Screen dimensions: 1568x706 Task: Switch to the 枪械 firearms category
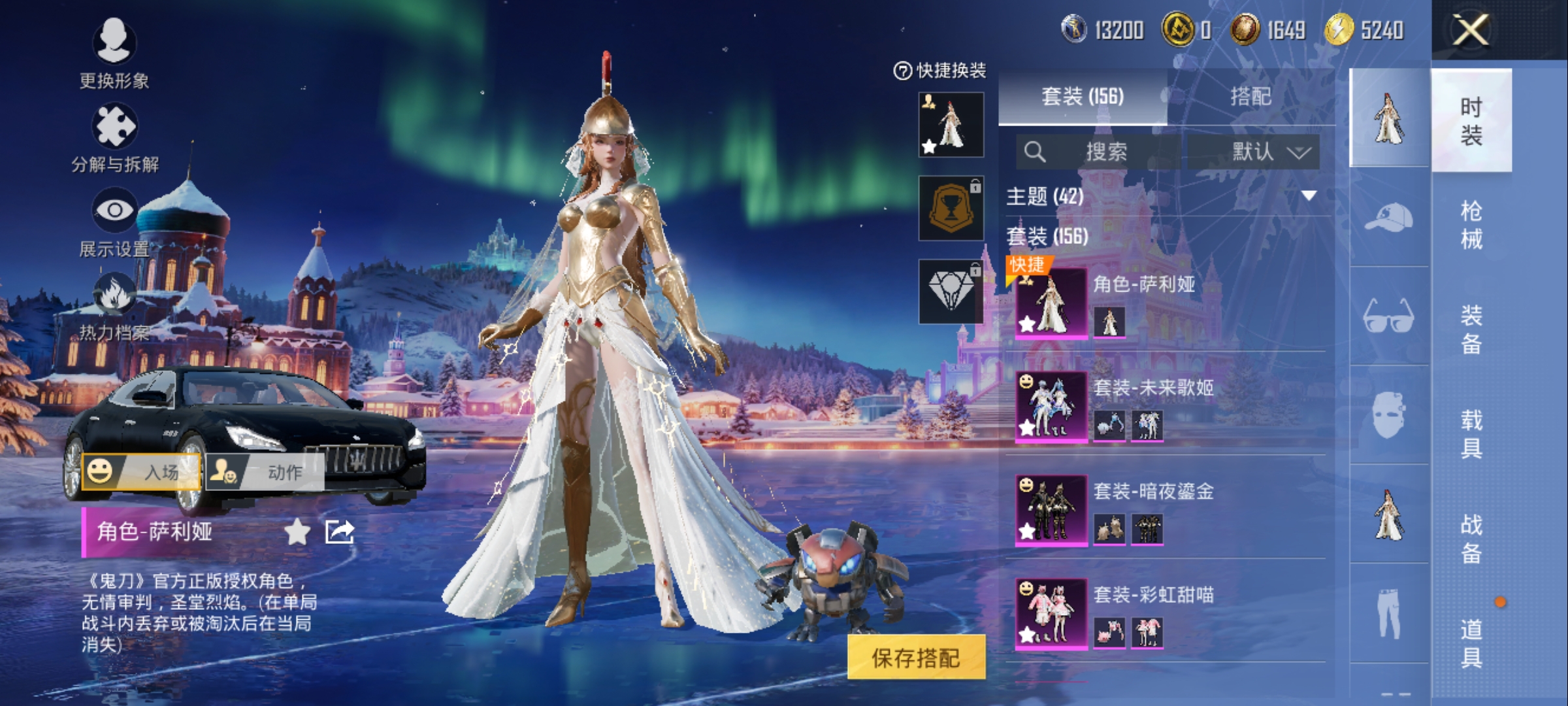point(1471,225)
